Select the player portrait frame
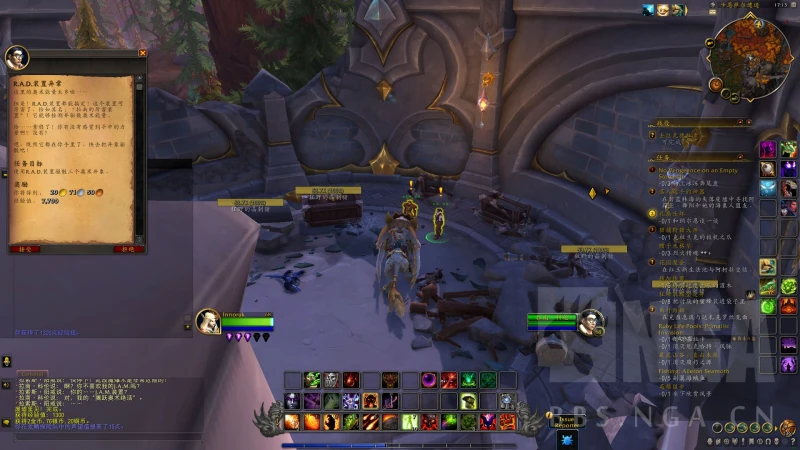800x450 pixels. (207, 321)
